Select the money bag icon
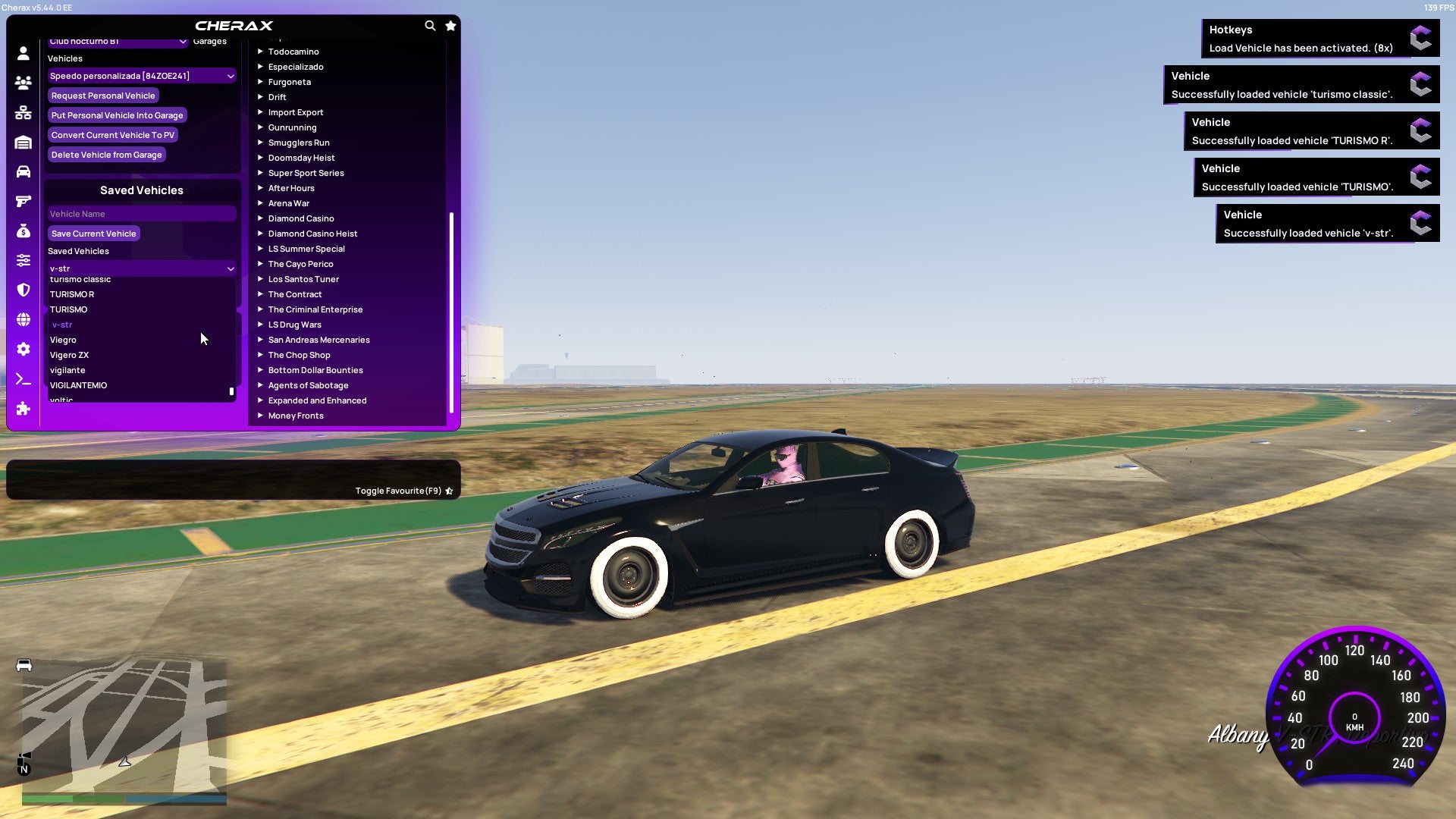 point(23,230)
